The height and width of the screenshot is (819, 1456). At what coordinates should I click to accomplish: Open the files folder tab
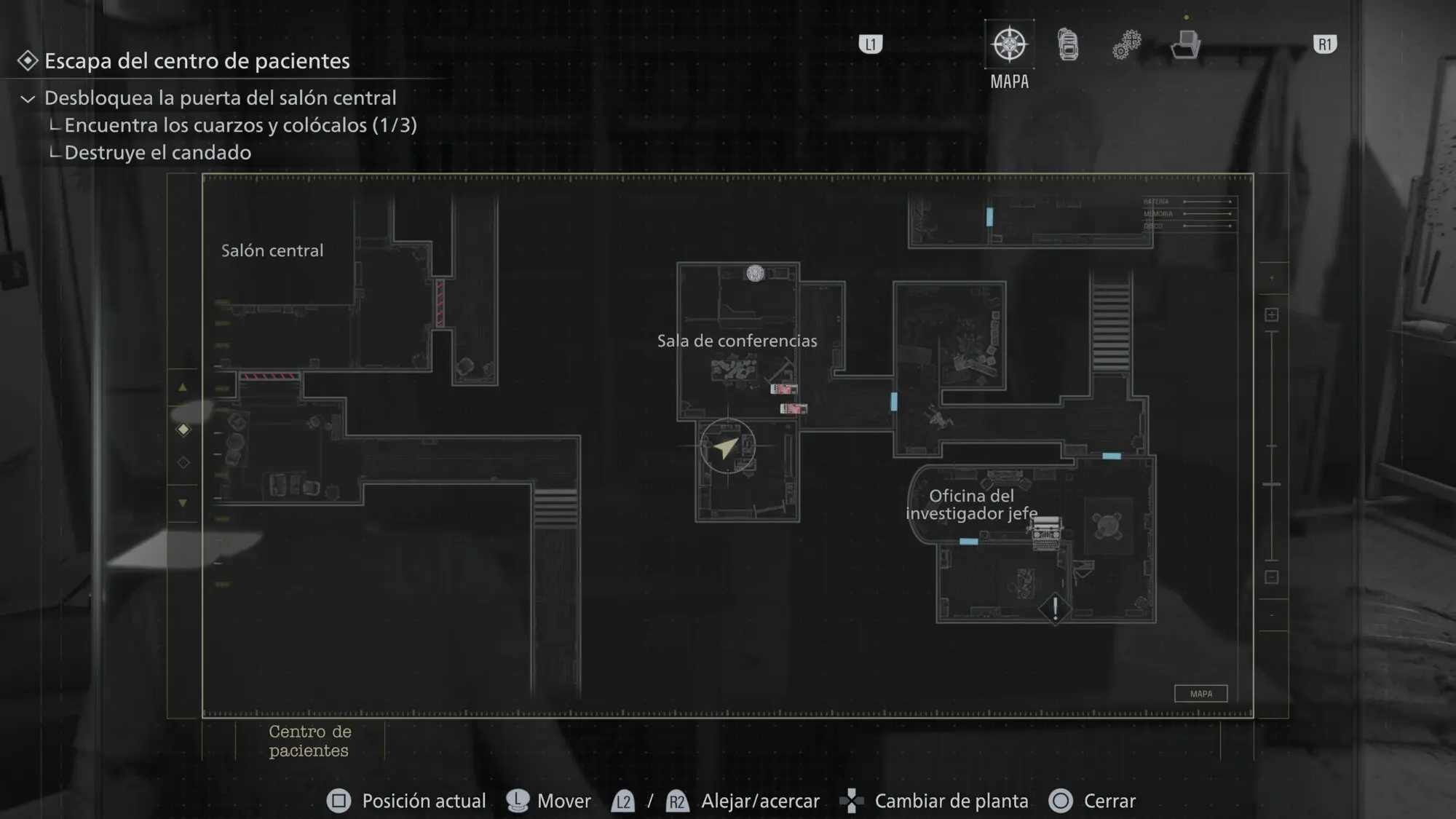(x=1185, y=45)
